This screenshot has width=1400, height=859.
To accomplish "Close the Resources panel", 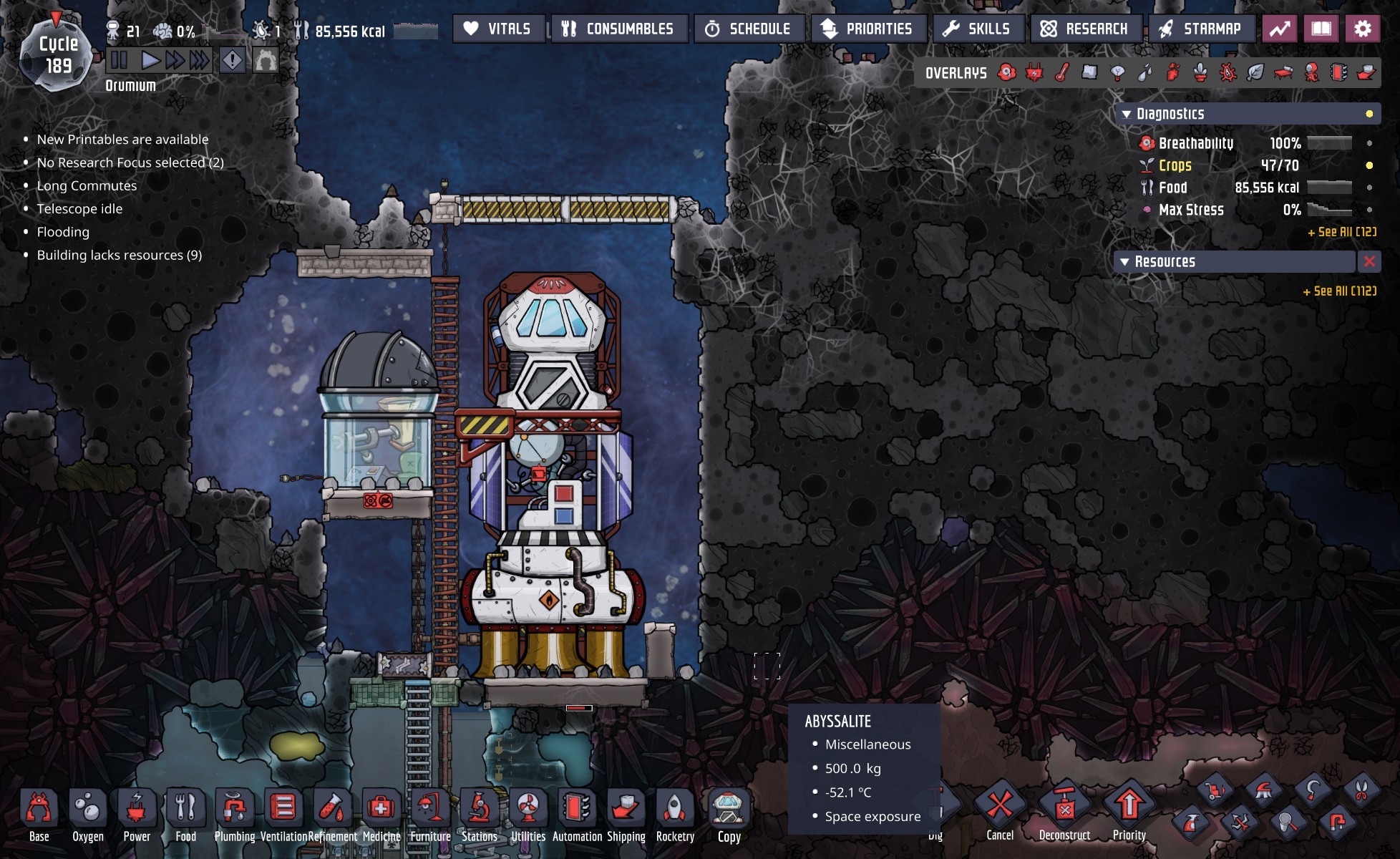I will coord(1369,262).
